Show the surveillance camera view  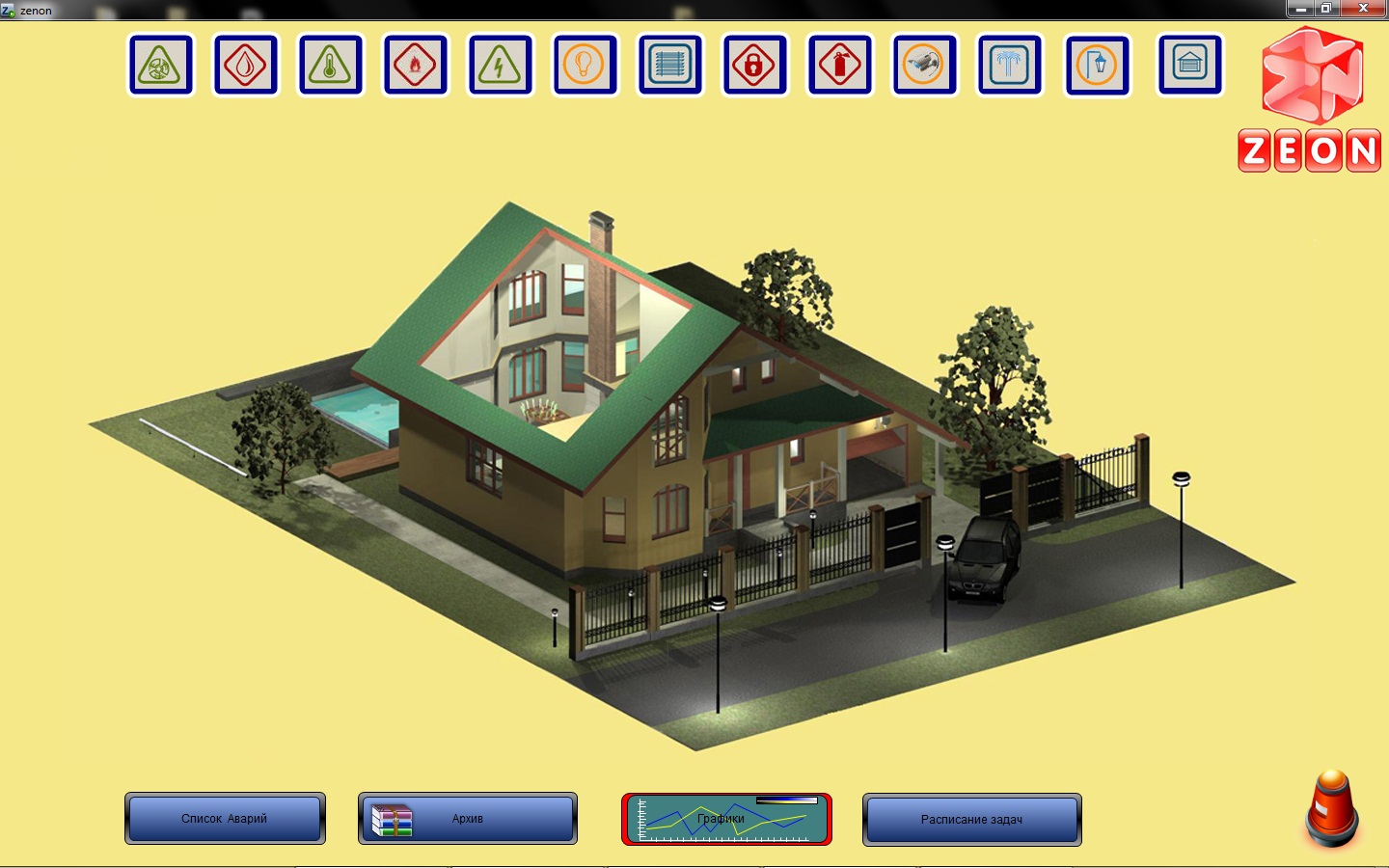pos(924,66)
